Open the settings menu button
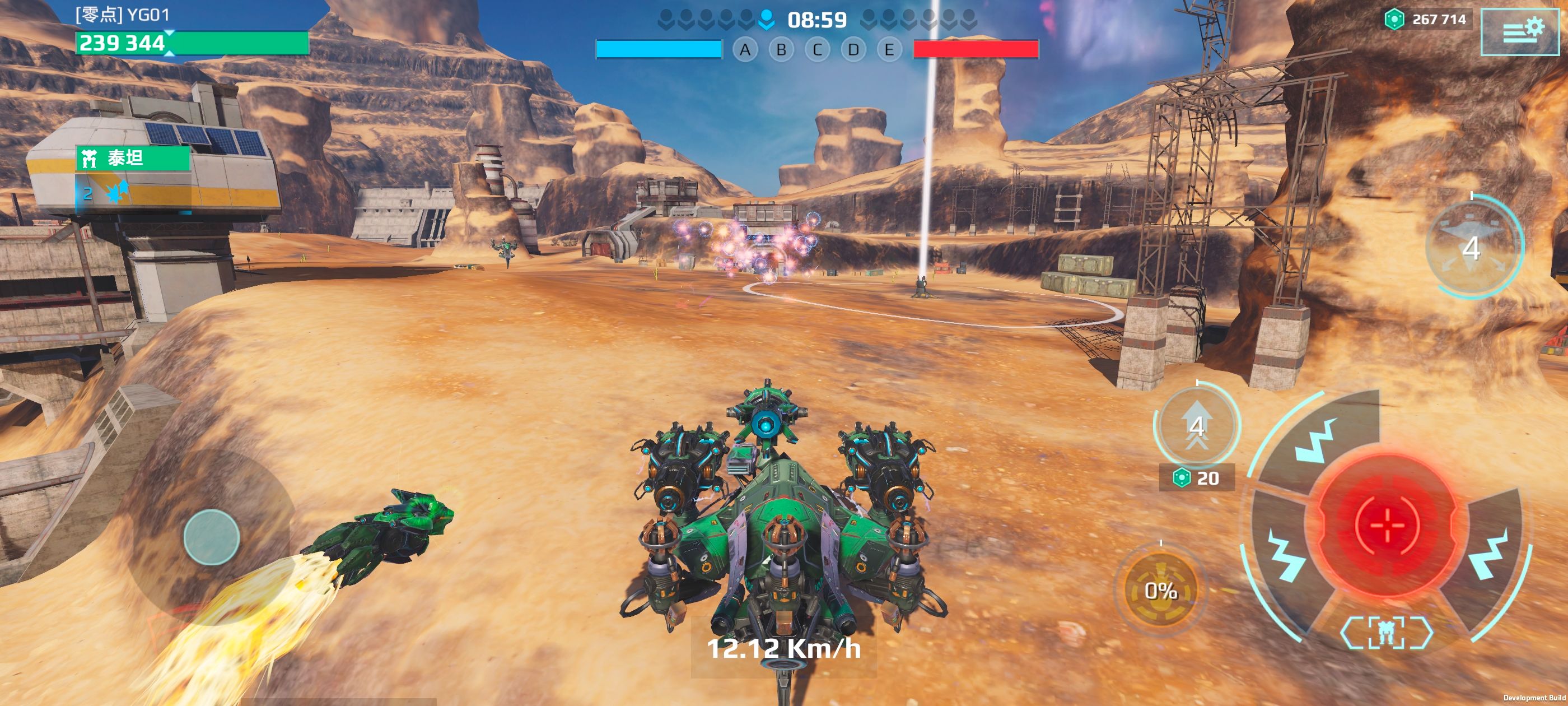 tap(1520, 31)
